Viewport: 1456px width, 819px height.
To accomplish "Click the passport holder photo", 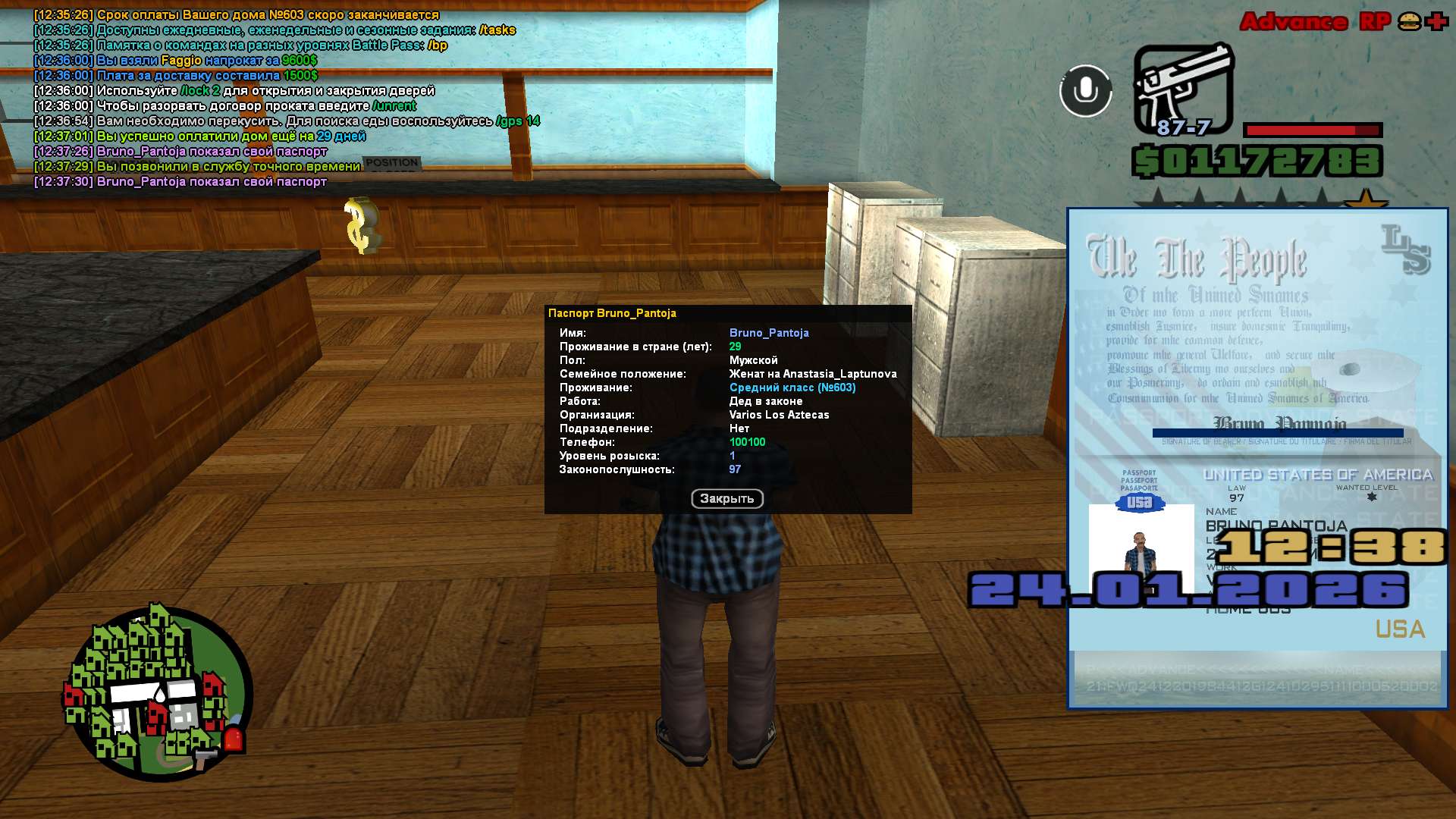I will 1141,548.
